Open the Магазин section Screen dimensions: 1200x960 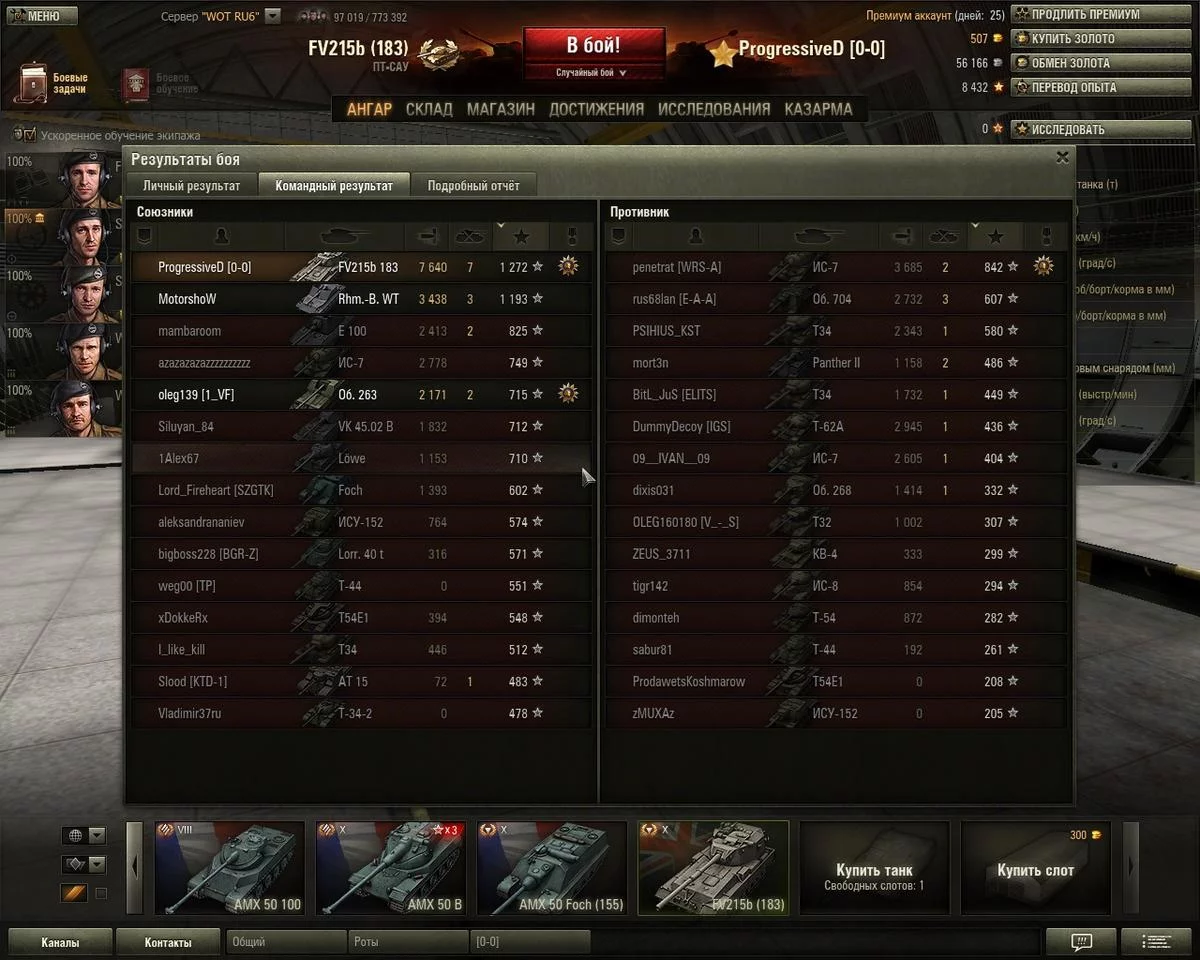tap(500, 109)
